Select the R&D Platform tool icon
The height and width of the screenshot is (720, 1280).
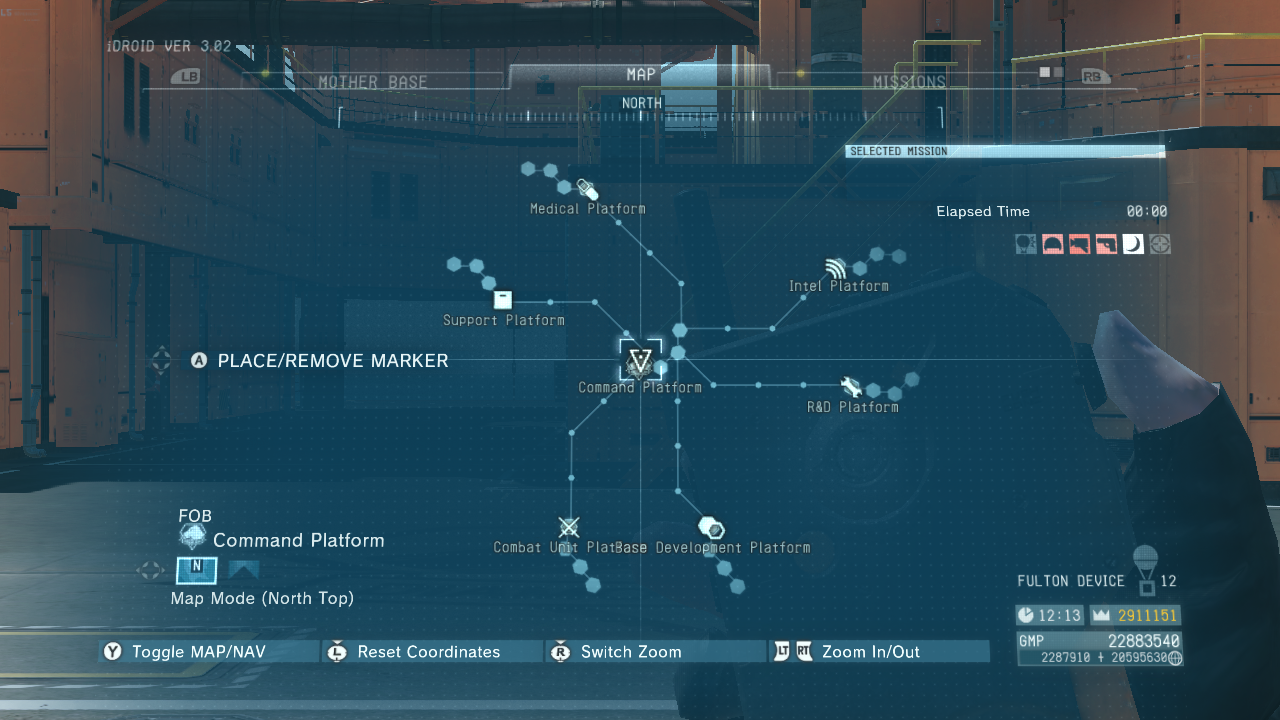pyautogui.click(x=849, y=386)
